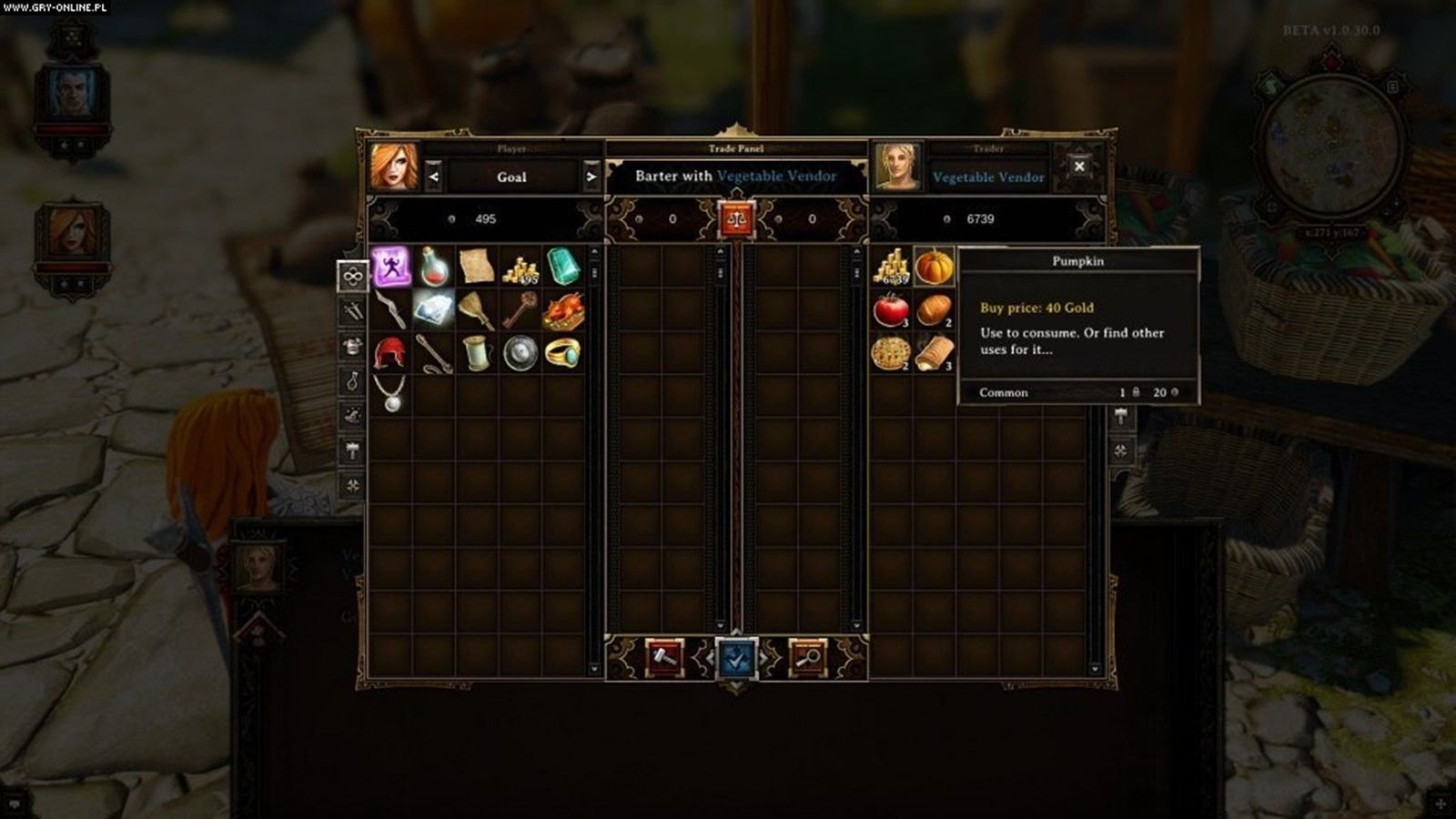Click the magnifying glass identify button

coord(807,658)
